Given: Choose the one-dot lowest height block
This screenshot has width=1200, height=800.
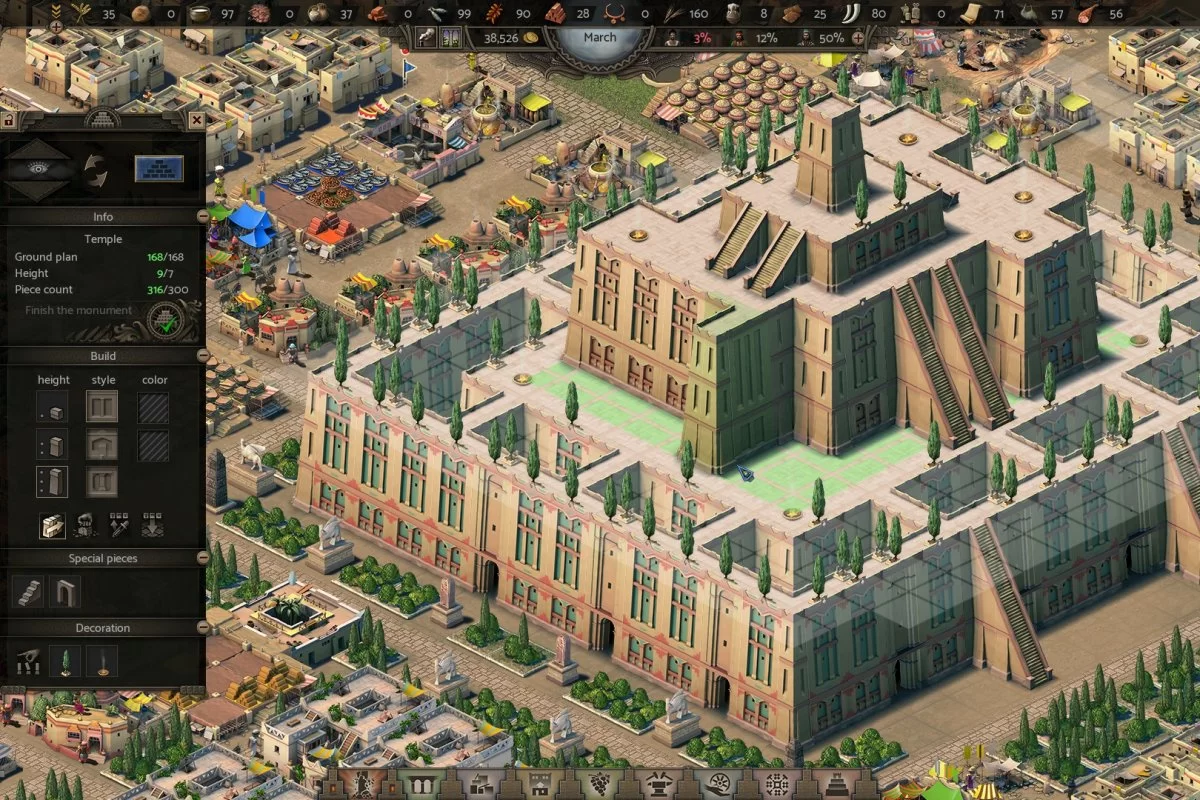Looking at the screenshot, I should 53,408.
